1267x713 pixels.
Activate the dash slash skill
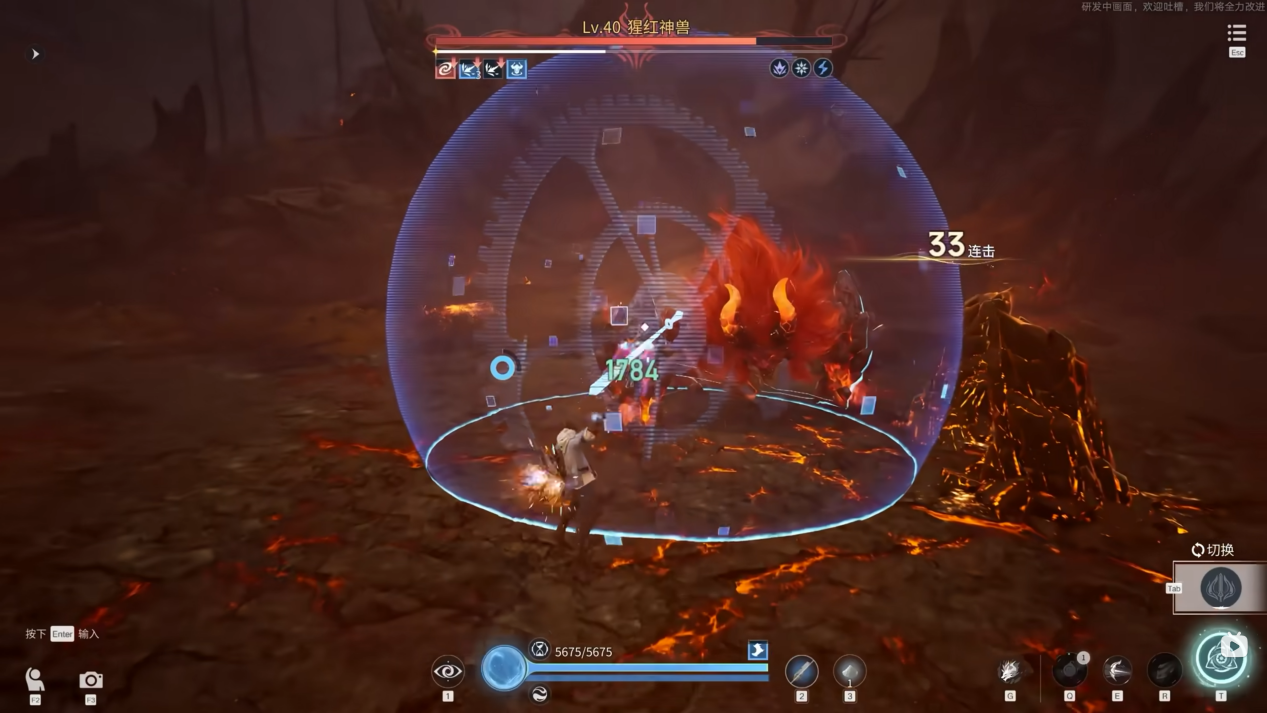point(1117,670)
